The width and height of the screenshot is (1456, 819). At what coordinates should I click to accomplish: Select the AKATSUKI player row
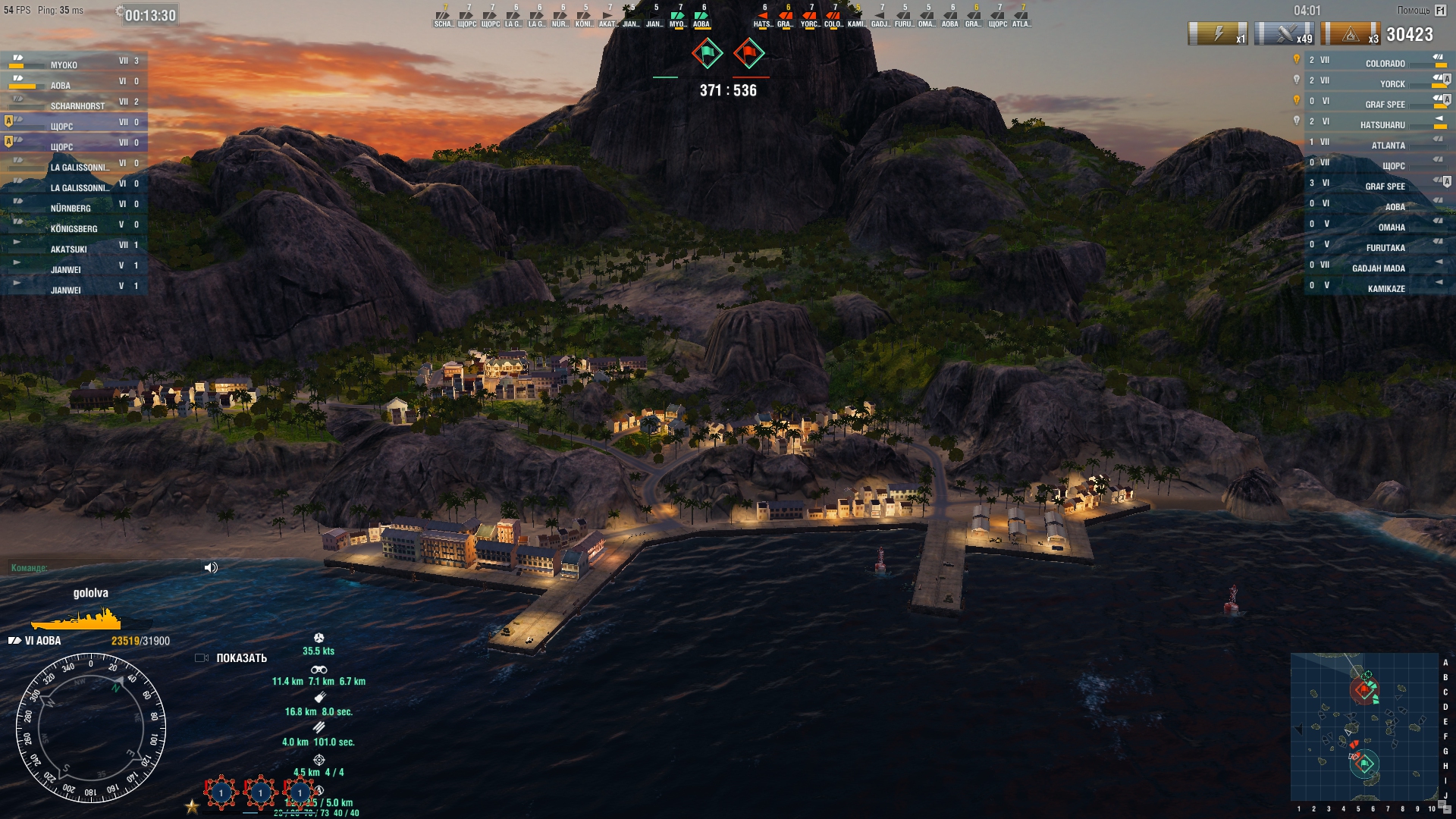74,249
